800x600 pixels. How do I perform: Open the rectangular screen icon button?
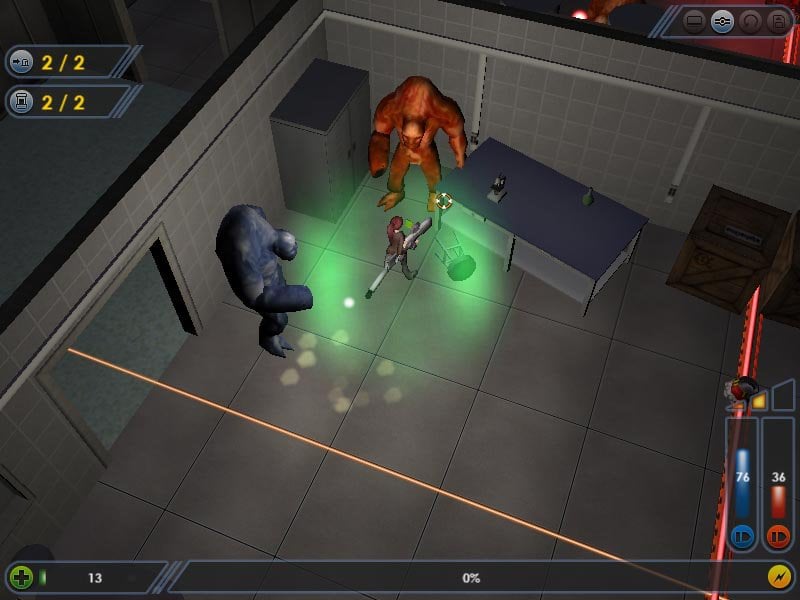[696, 20]
